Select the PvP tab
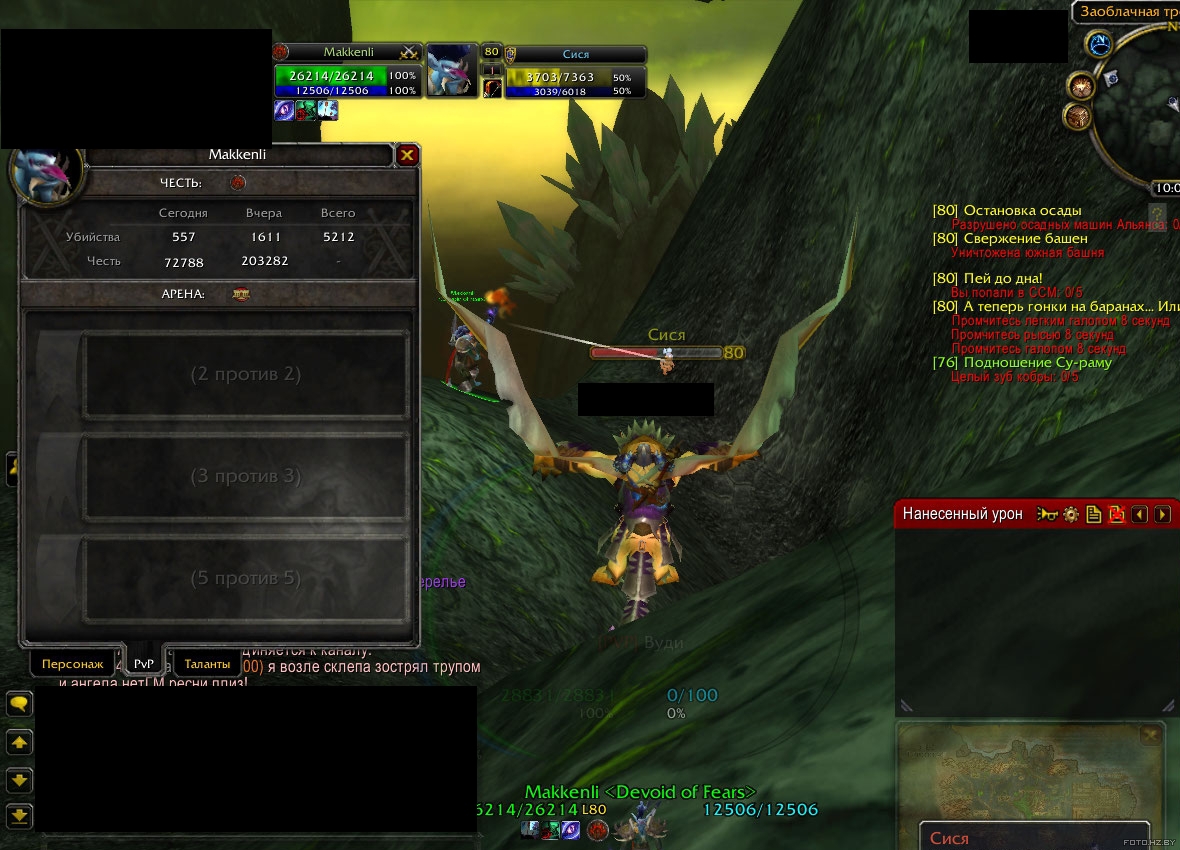This screenshot has width=1180, height=850. click(144, 664)
